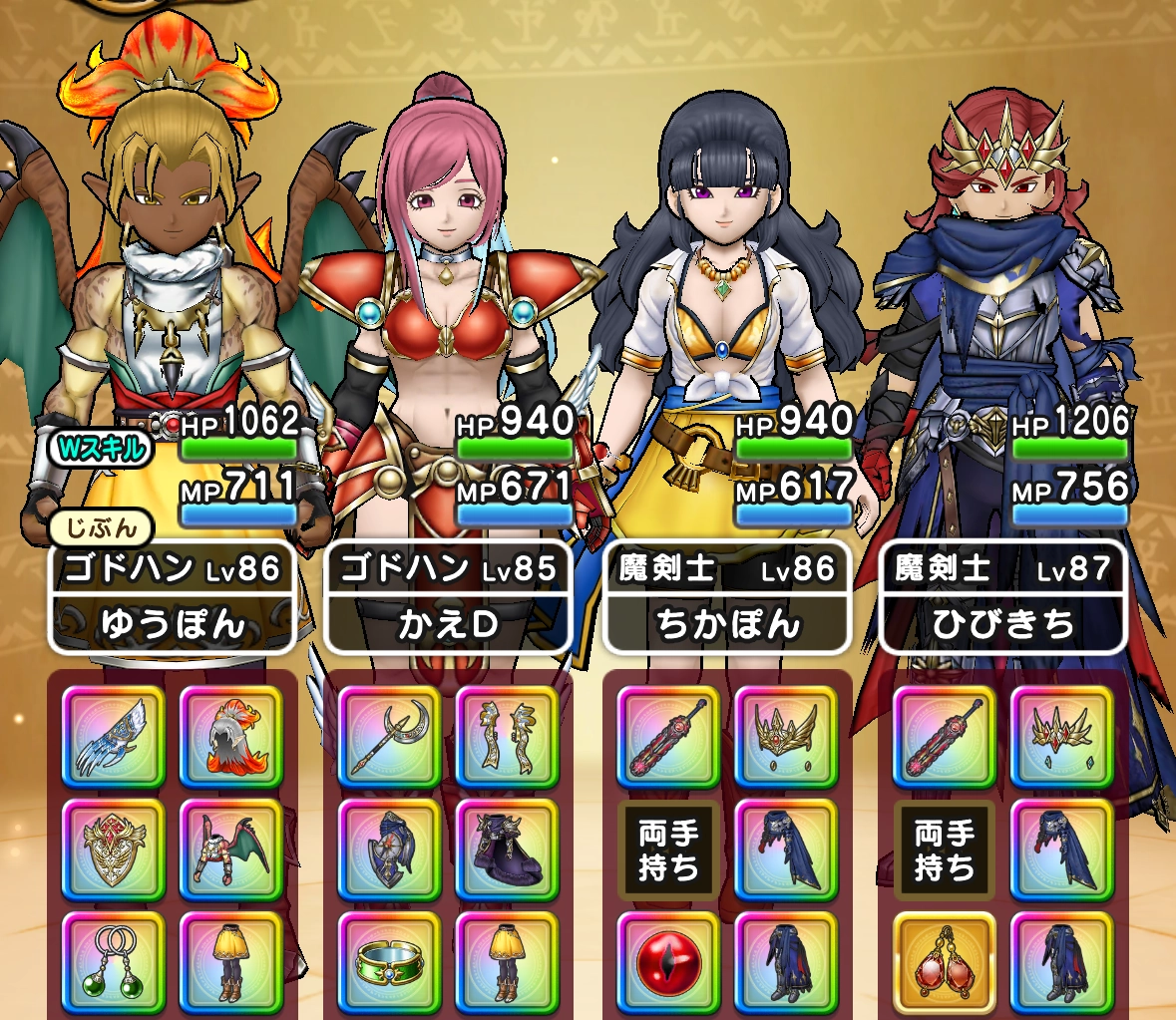The image size is (1176, 1020).
Task: Select the flame-haired headgear slot
Action: point(230,737)
